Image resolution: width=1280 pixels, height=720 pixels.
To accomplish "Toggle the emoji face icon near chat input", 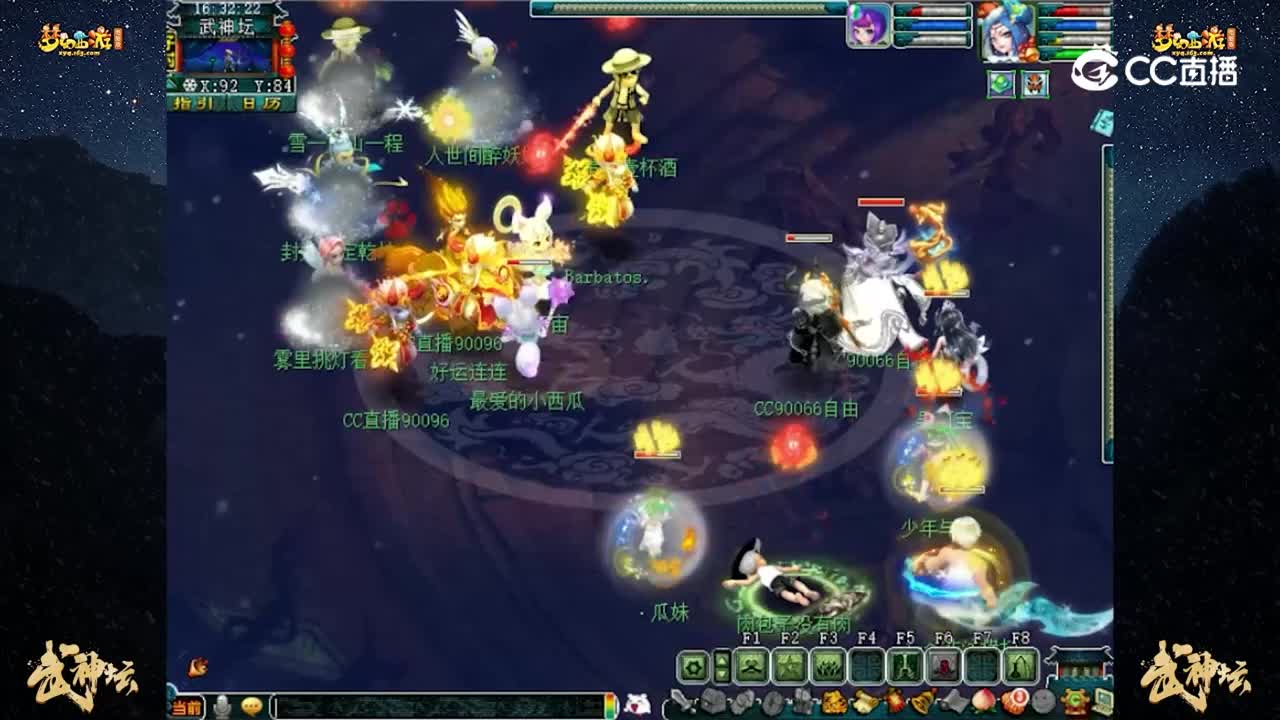I will pyautogui.click(x=253, y=705).
